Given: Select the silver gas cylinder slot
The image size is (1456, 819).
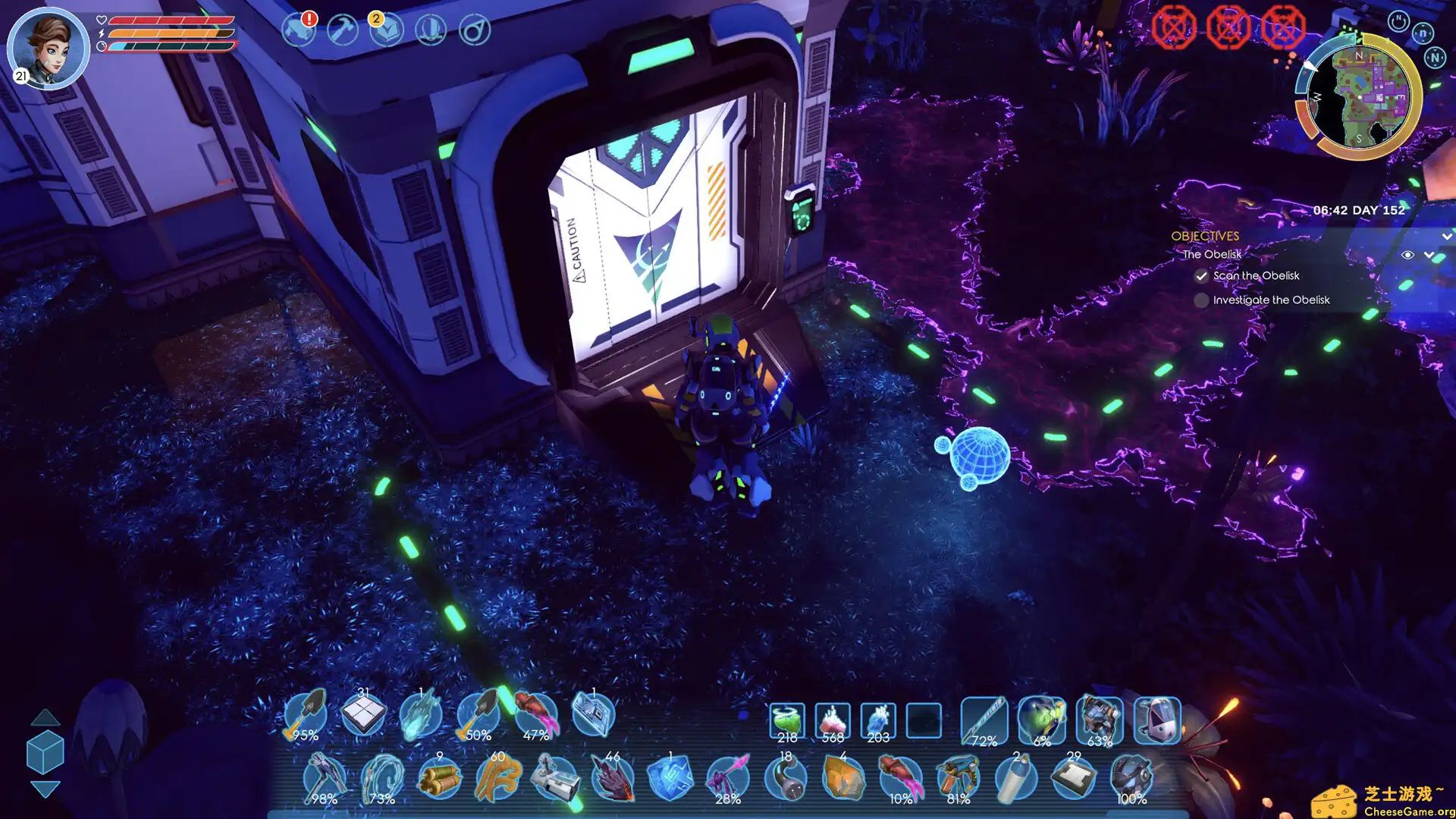Looking at the screenshot, I should coord(1016,778).
